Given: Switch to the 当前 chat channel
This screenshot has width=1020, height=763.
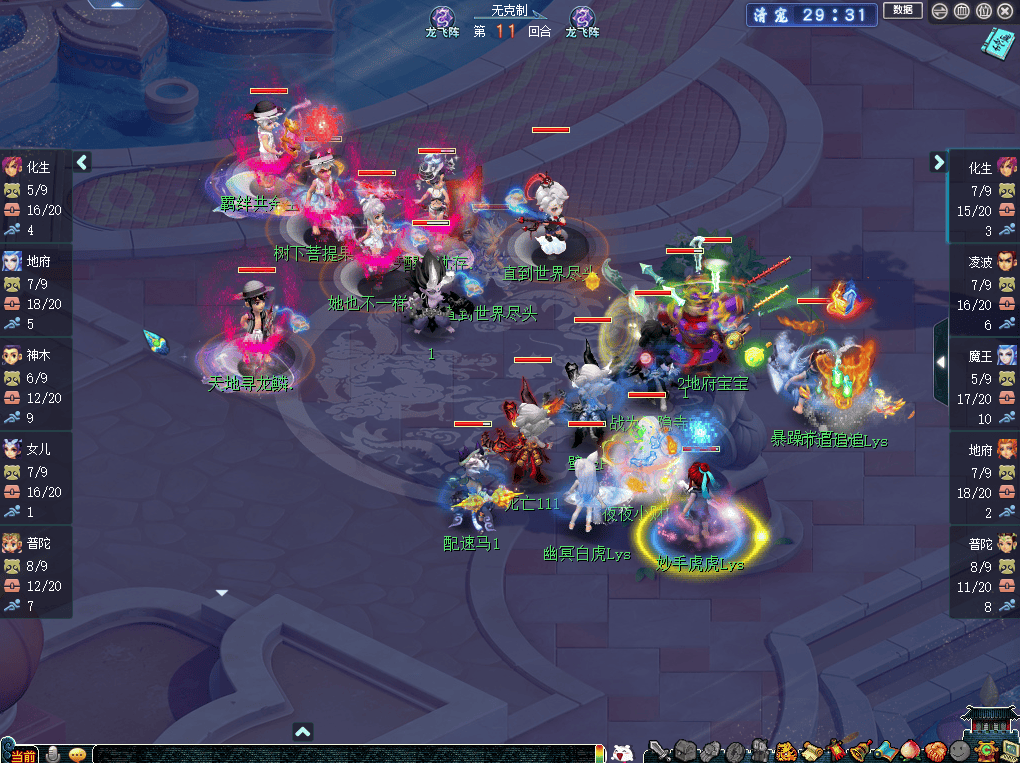Looking at the screenshot, I should coord(22,755).
